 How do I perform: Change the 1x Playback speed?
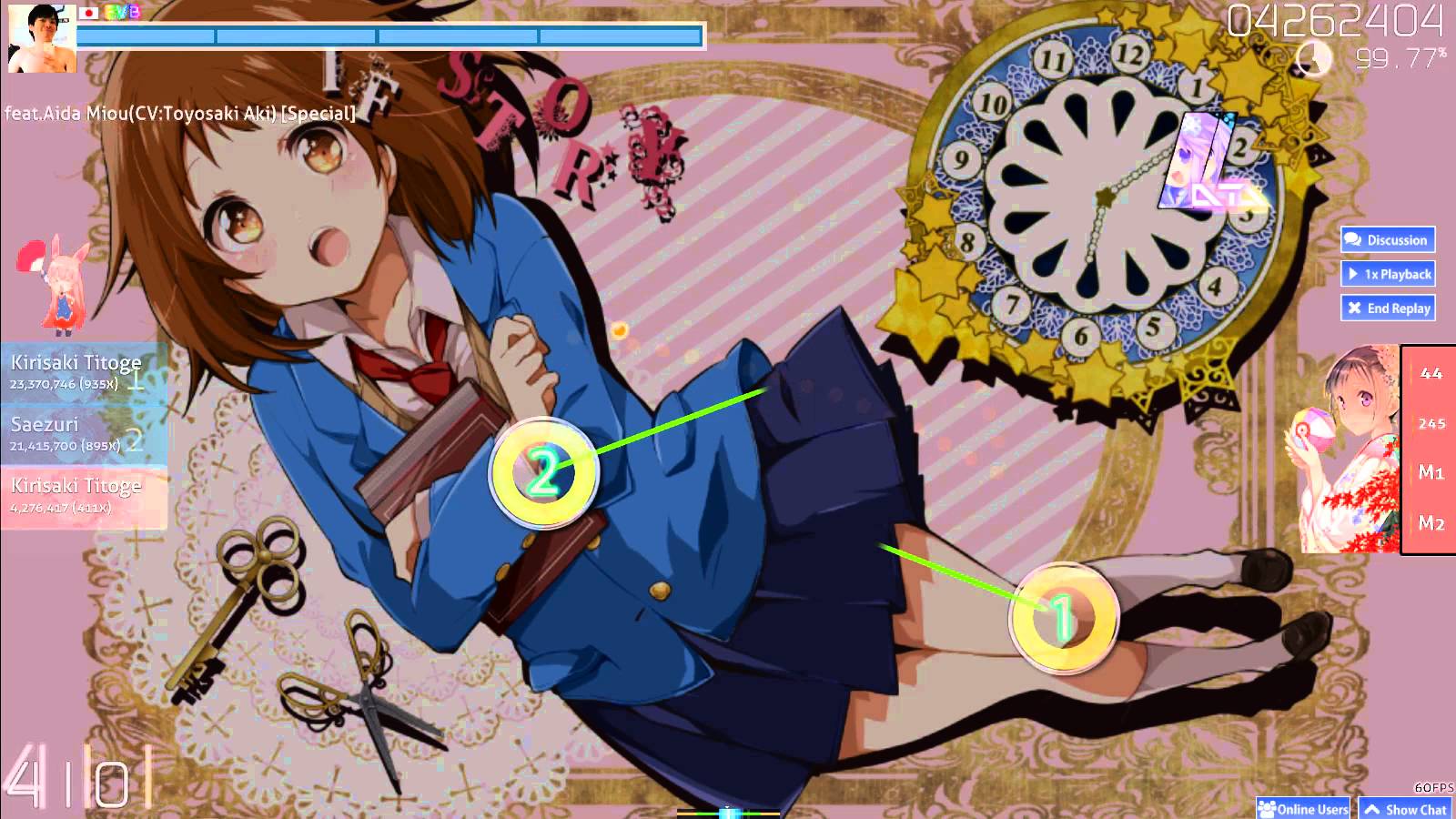tap(1388, 274)
